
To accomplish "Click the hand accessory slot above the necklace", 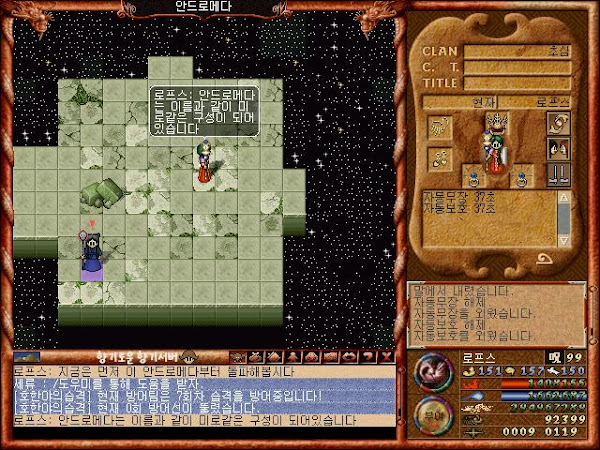I will point(438,126).
